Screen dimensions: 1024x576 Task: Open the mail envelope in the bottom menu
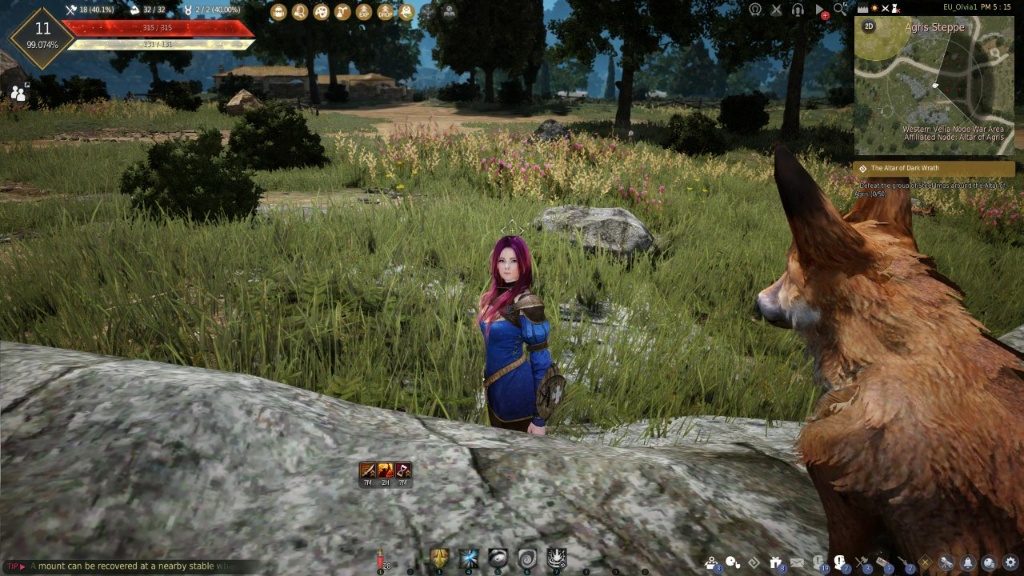point(797,563)
